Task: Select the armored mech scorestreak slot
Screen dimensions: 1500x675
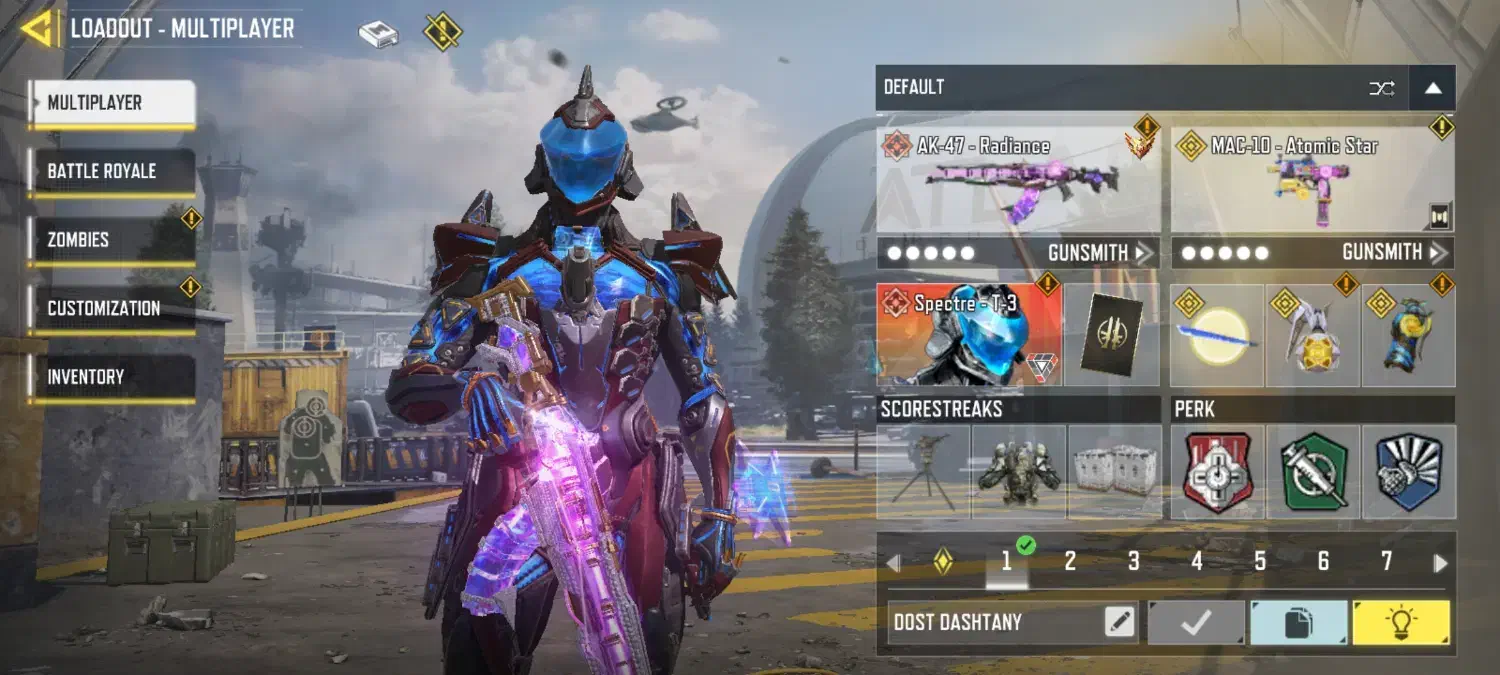Action: [x=1018, y=471]
